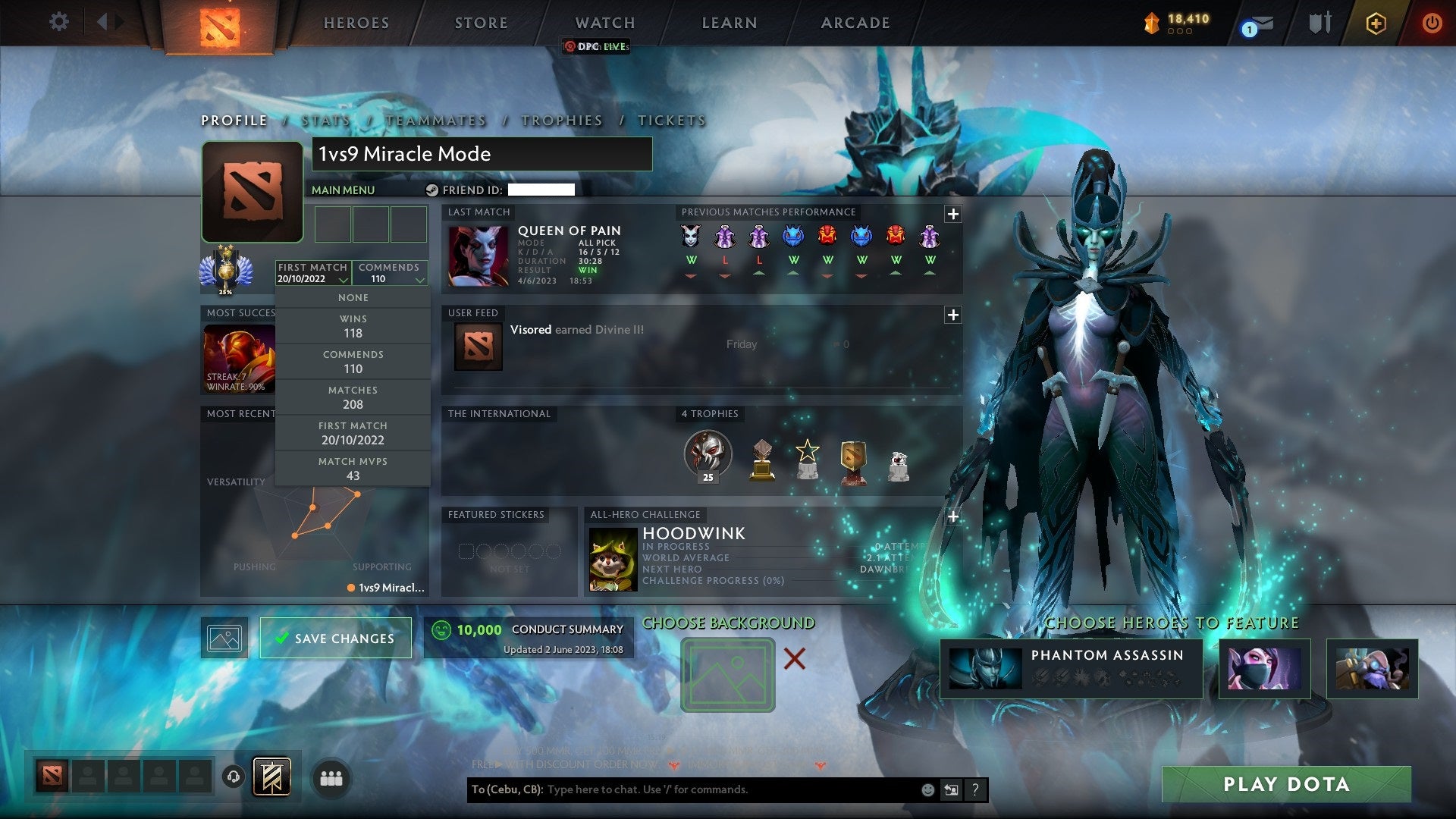Open the friends list icon bottom left
Screen dimensions: 1456x819
point(332,777)
